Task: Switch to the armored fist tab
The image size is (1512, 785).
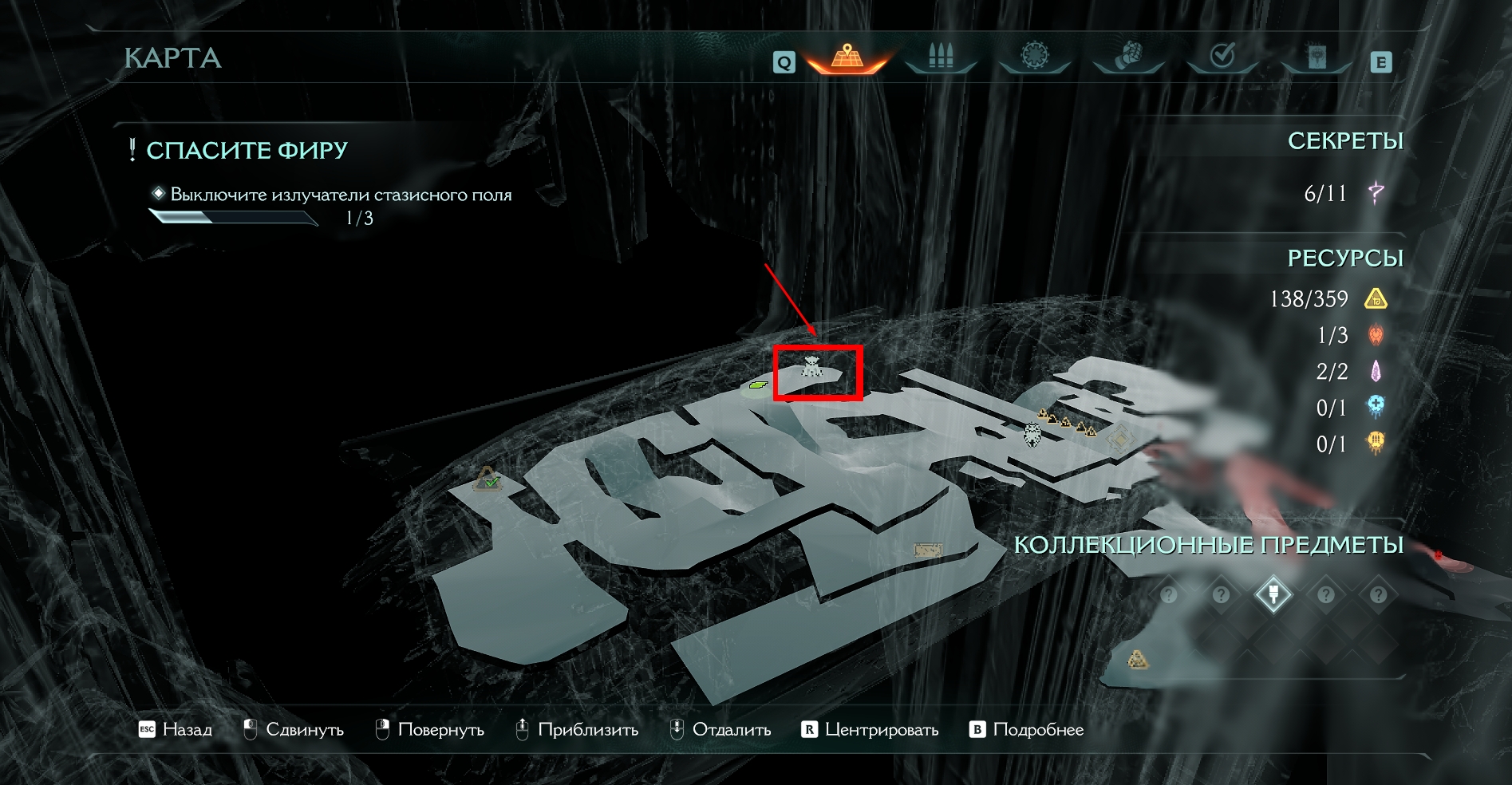Action: [1128, 57]
